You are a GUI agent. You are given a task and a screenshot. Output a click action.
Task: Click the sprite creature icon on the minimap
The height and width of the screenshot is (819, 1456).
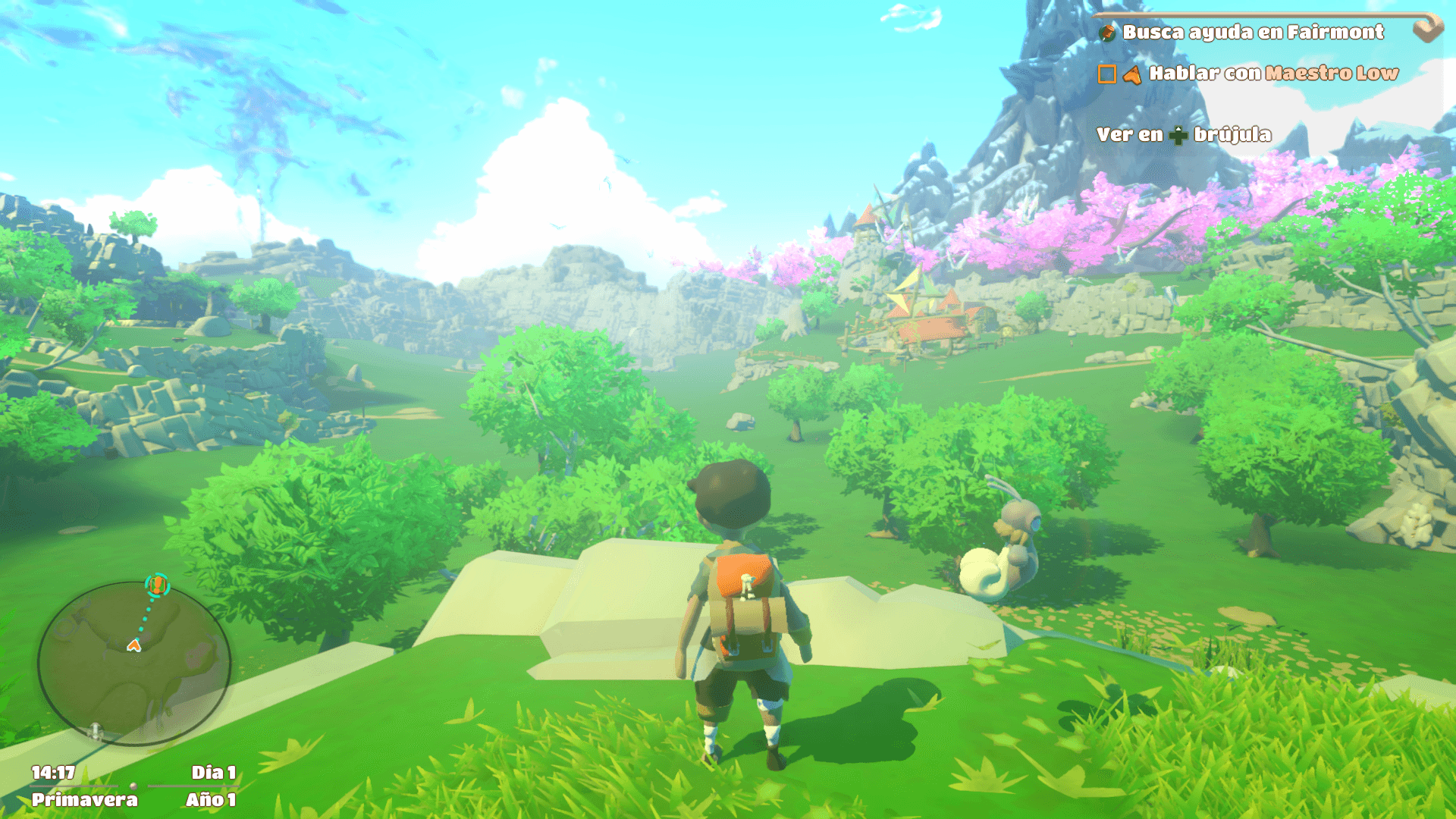coord(95,731)
